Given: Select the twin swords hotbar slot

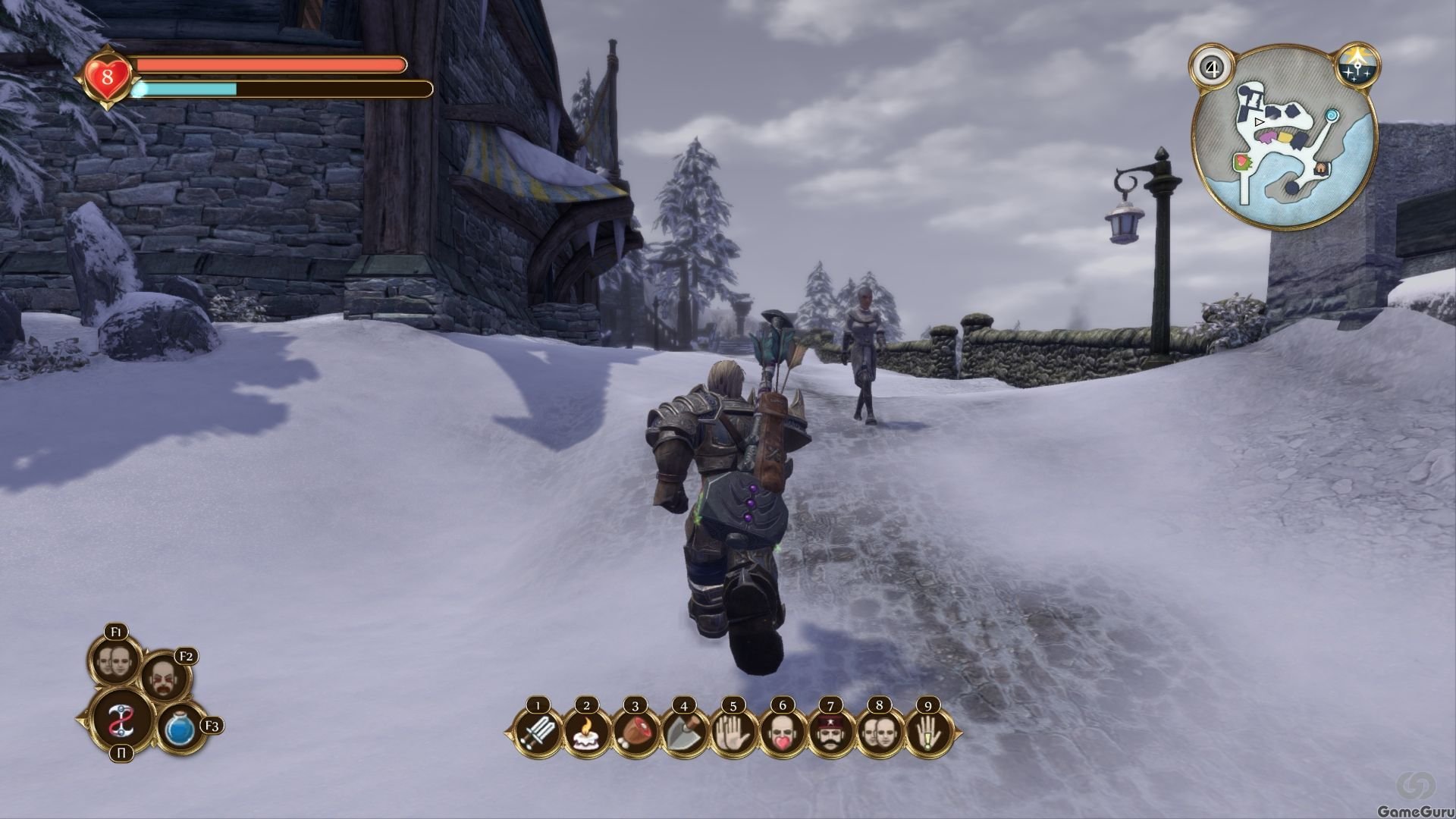Looking at the screenshot, I should pos(538,734).
